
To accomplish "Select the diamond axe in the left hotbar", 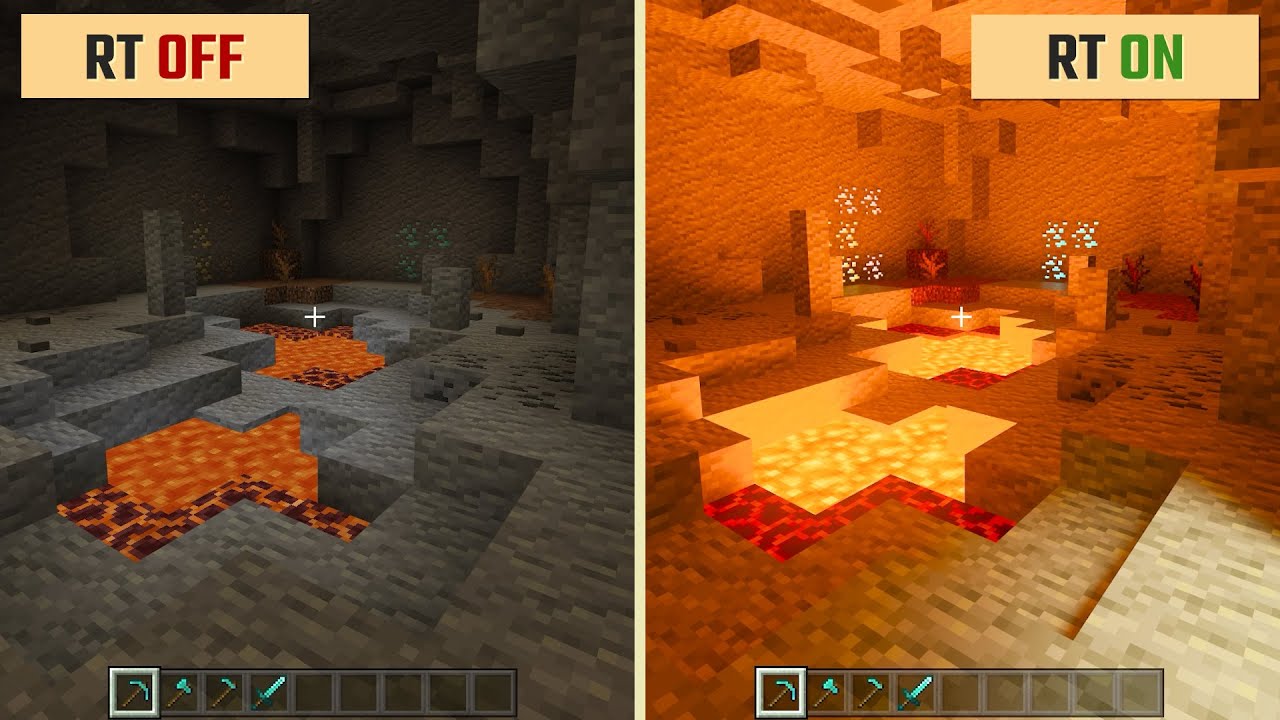I will 178,691.
